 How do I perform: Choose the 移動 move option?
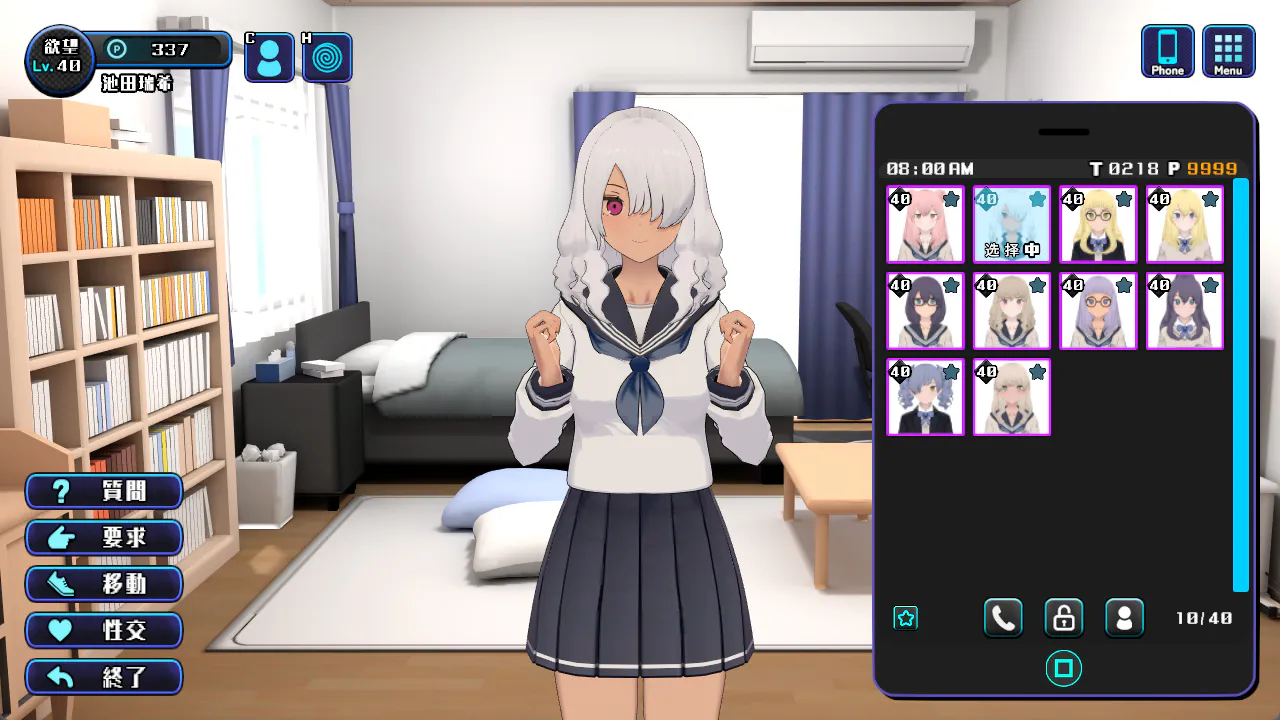coord(104,584)
